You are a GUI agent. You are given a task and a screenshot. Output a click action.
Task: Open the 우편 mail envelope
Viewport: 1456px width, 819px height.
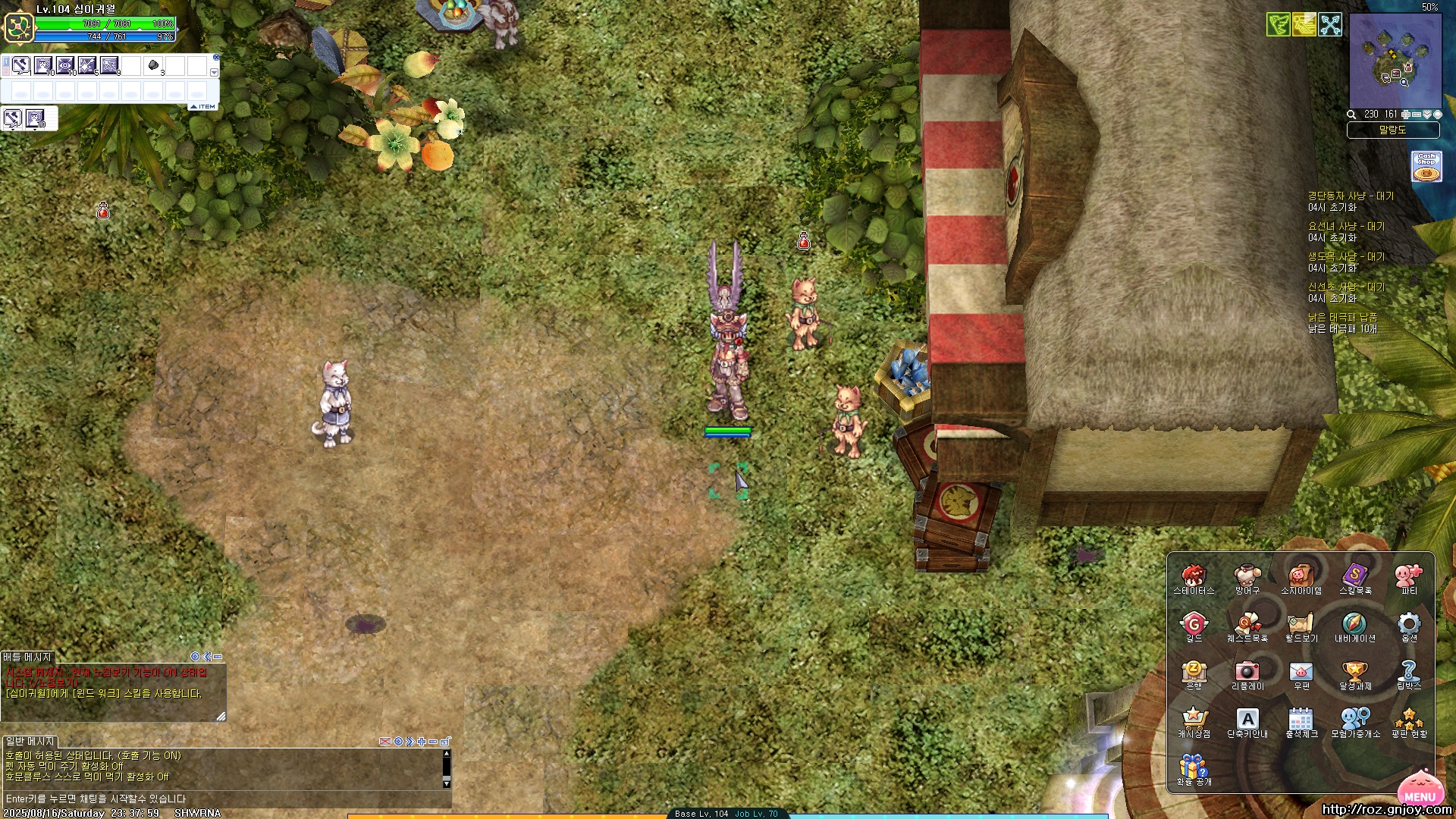tap(1301, 672)
